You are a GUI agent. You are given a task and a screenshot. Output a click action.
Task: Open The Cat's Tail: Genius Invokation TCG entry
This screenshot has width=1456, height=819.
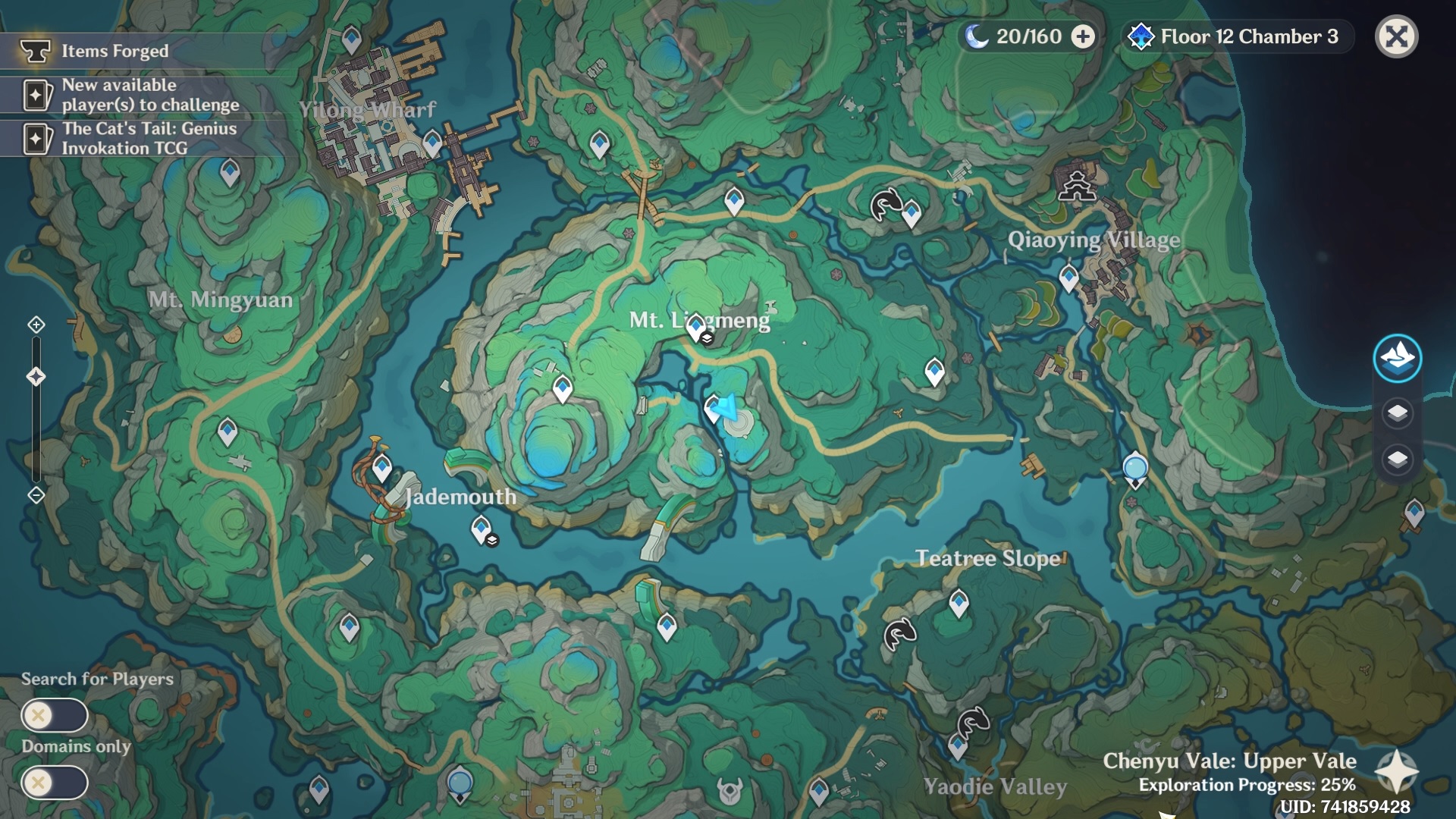149,138
